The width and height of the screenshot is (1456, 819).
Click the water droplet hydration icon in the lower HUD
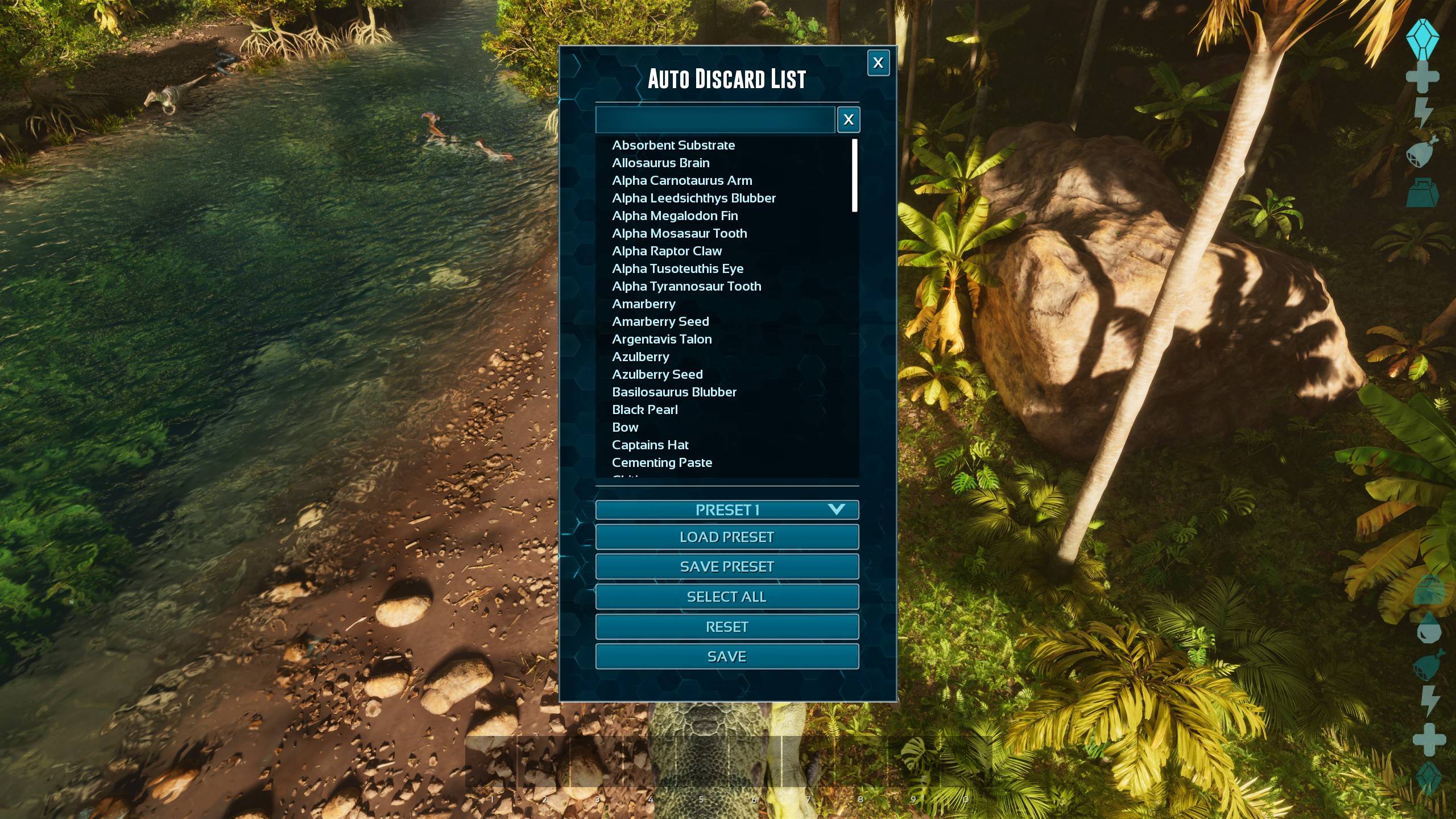click(1428, 630)
